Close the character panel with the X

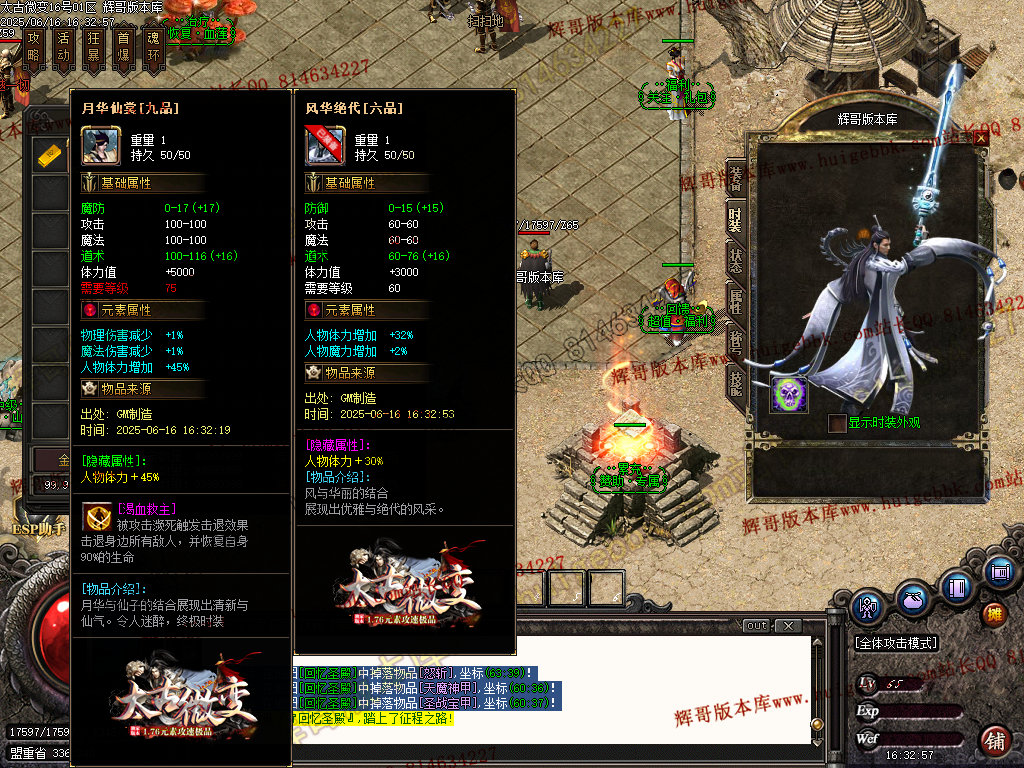pyautogui.click(x=980, y=139)
